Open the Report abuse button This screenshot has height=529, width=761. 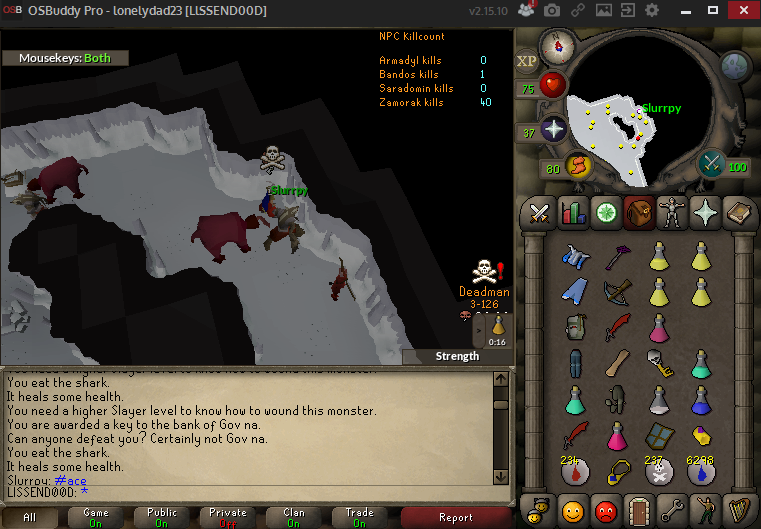point(456,517)
